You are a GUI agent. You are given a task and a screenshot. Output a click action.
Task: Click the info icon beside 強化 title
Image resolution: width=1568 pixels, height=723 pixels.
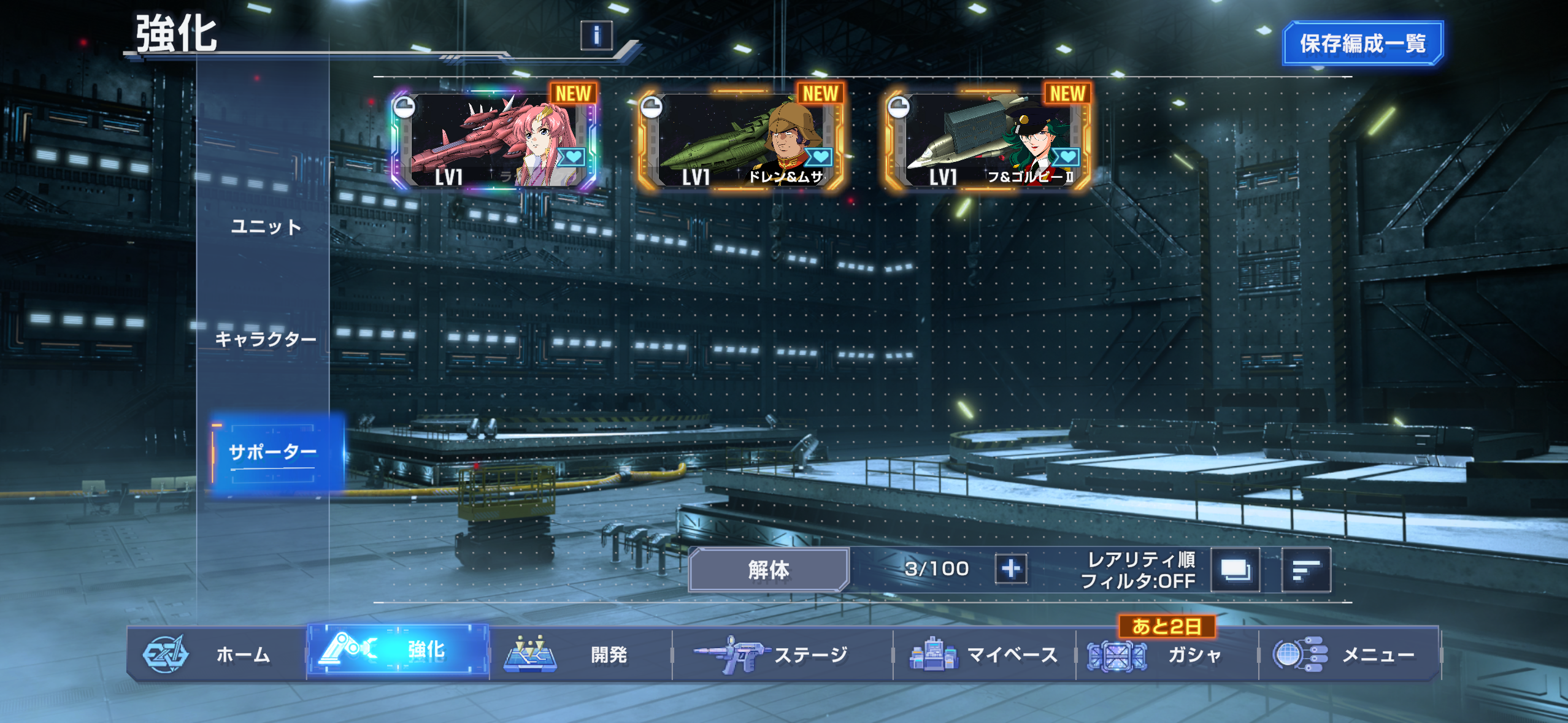click(596, 36)
